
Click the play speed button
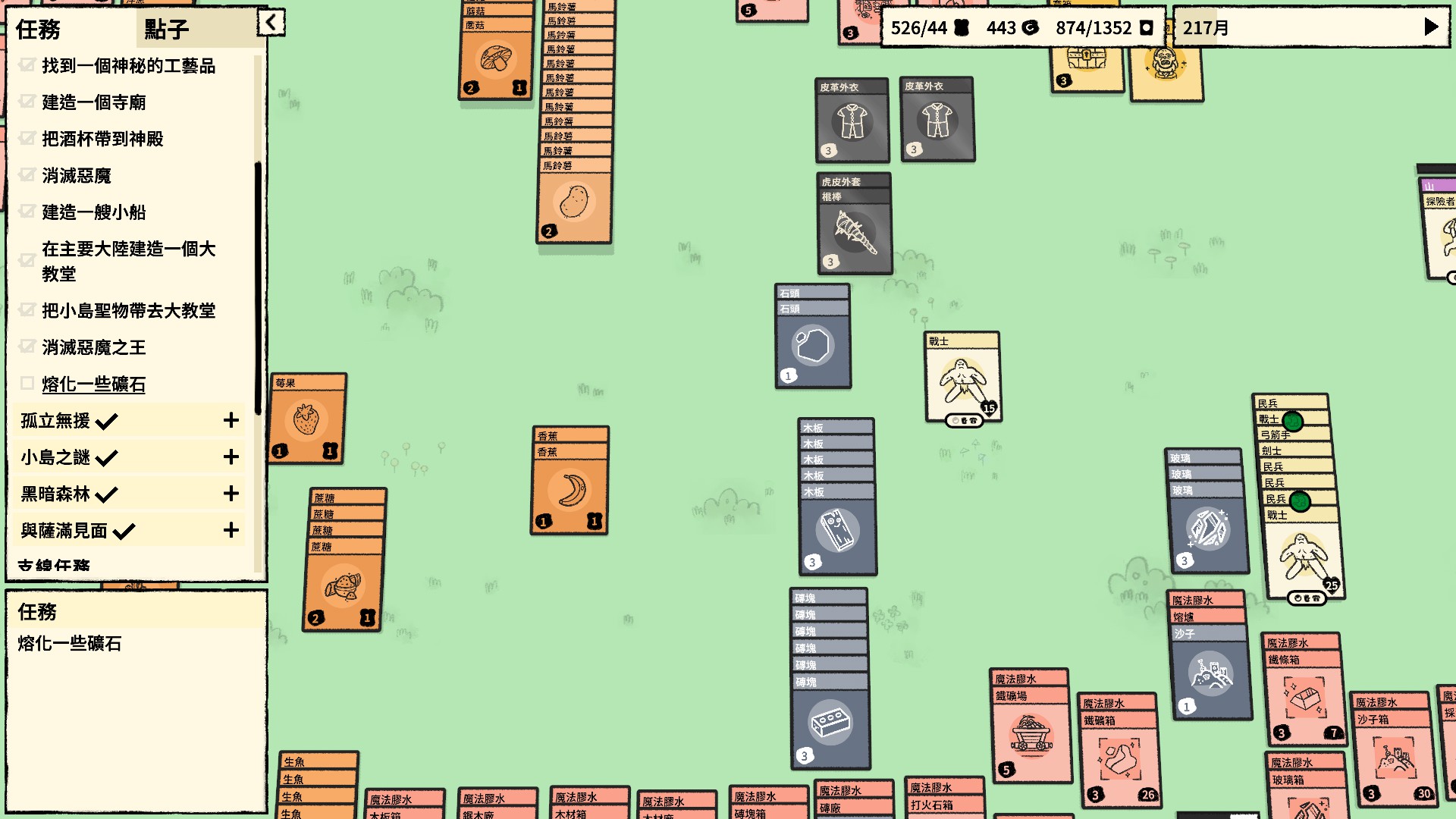click(1431, 27)
